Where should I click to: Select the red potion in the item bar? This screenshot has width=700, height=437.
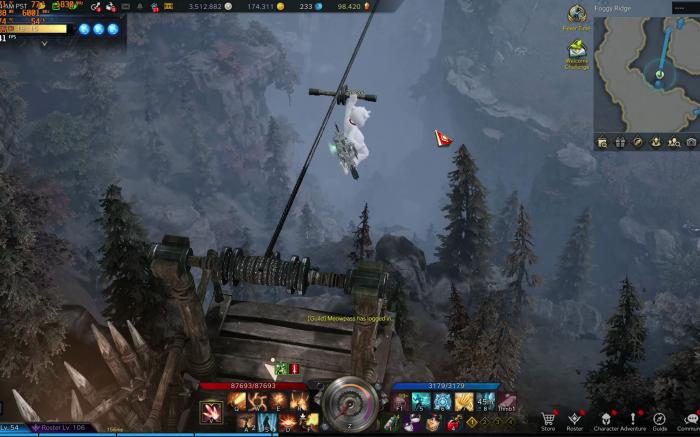294,369
